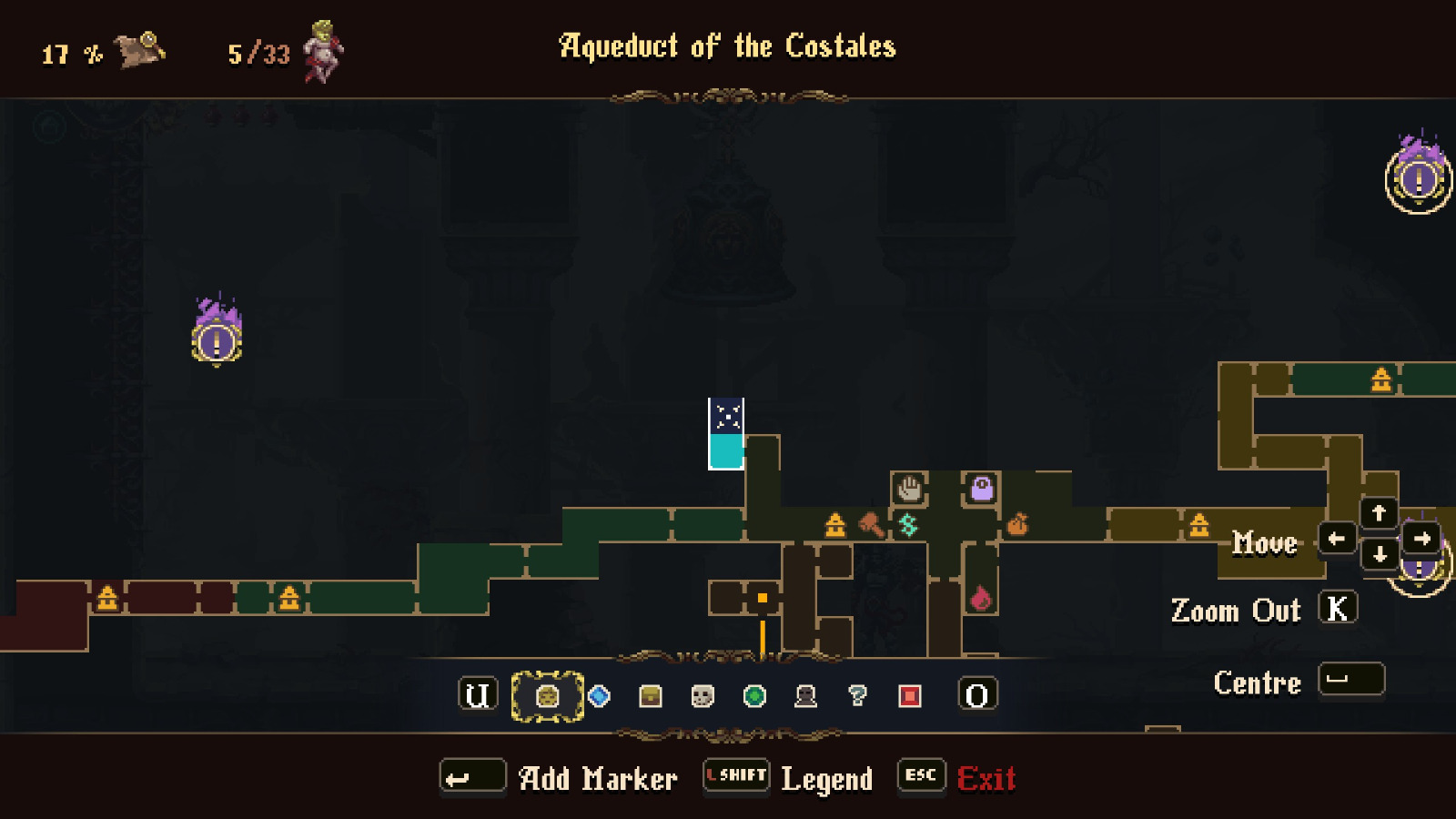
Task: Click the white hand icon on the map
Action: point(909,489)
